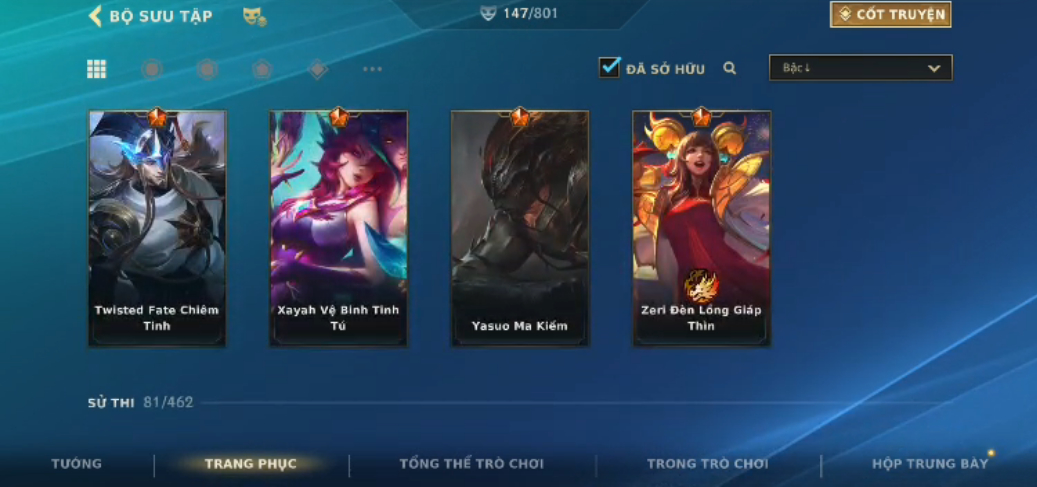This screenshot has height=487, width=1037.
Task: Select the Trang Phục tab
Action: tap(251, 464)
